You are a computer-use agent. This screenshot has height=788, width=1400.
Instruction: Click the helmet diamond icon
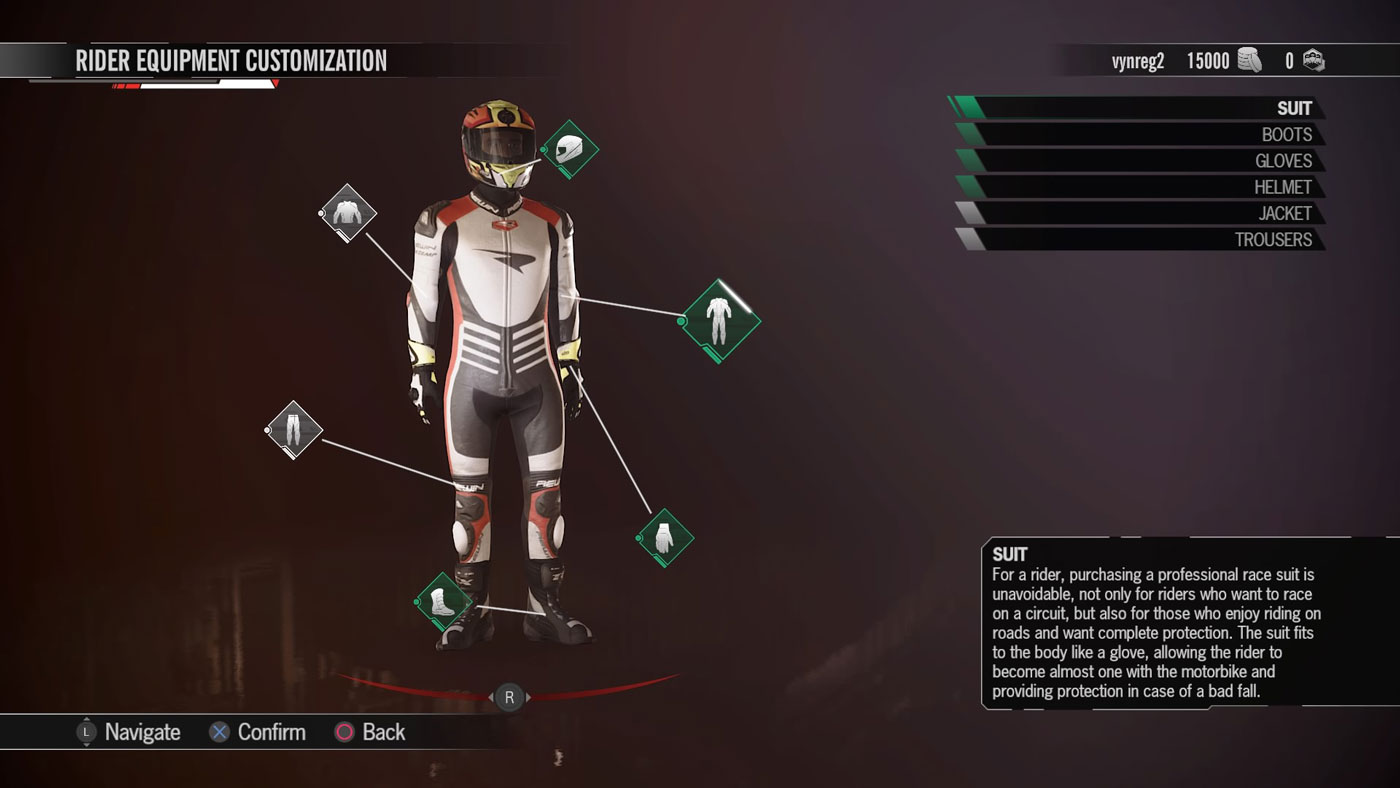click(569, 149)
